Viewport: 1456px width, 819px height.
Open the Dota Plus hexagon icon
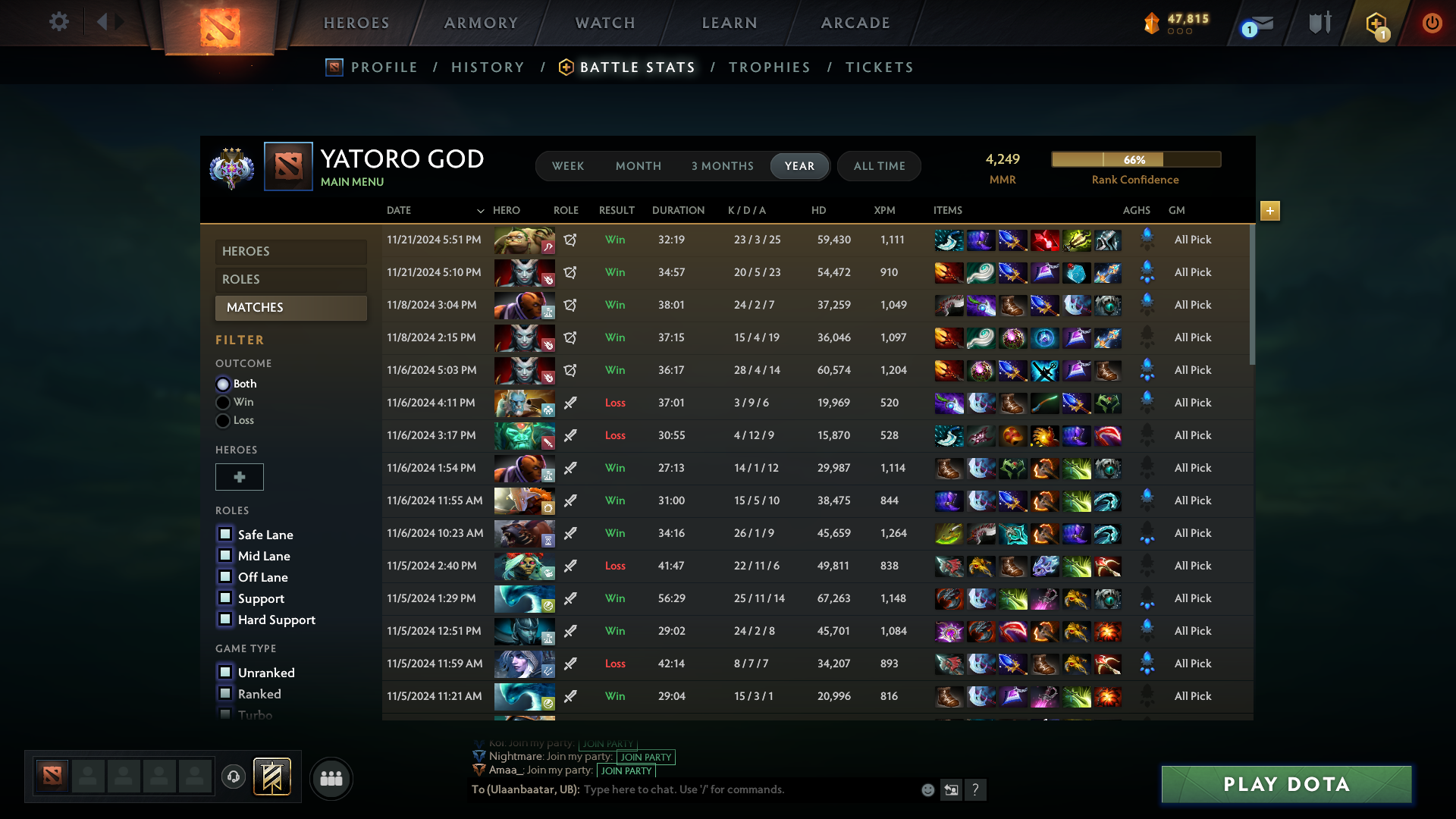point(1376,23)
